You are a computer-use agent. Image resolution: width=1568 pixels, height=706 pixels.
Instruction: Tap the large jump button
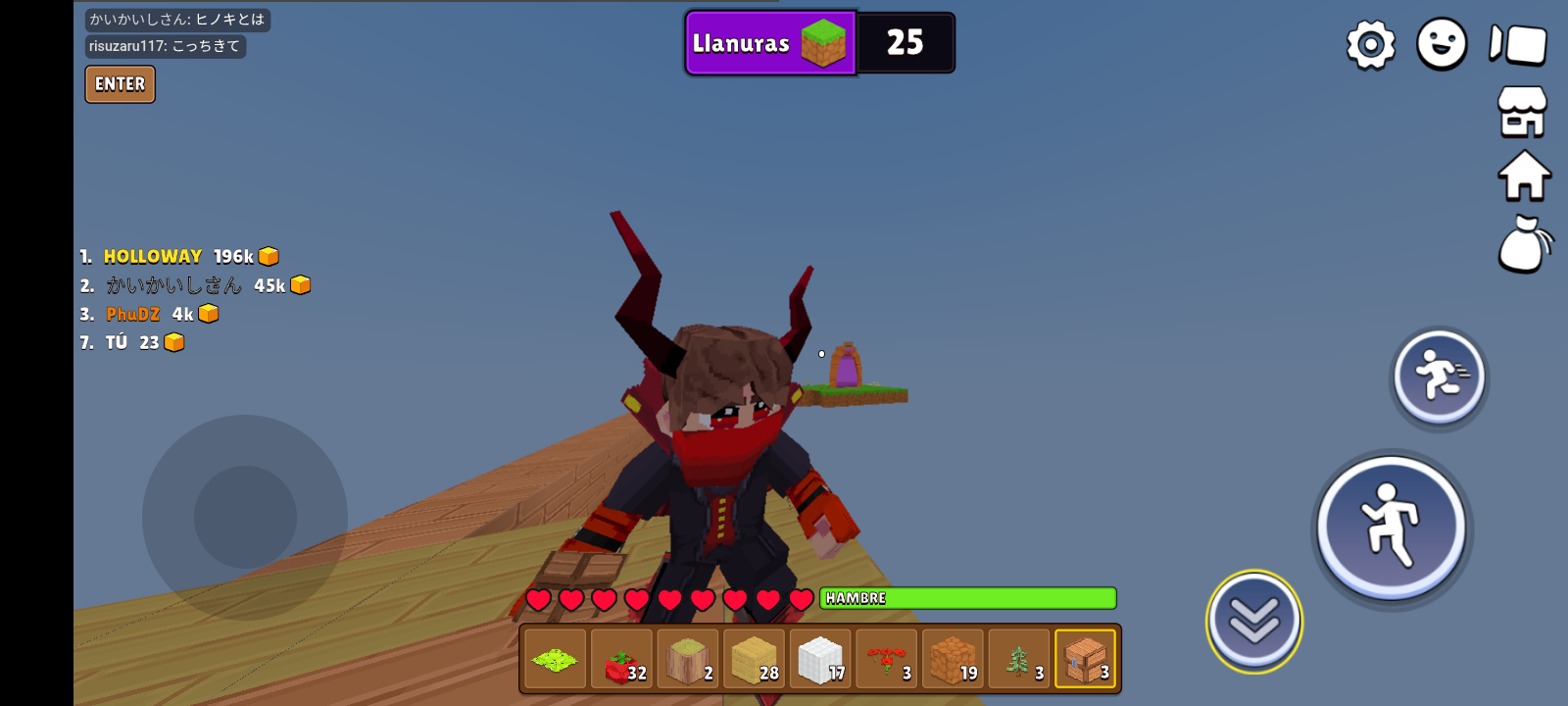[1392, 528]
